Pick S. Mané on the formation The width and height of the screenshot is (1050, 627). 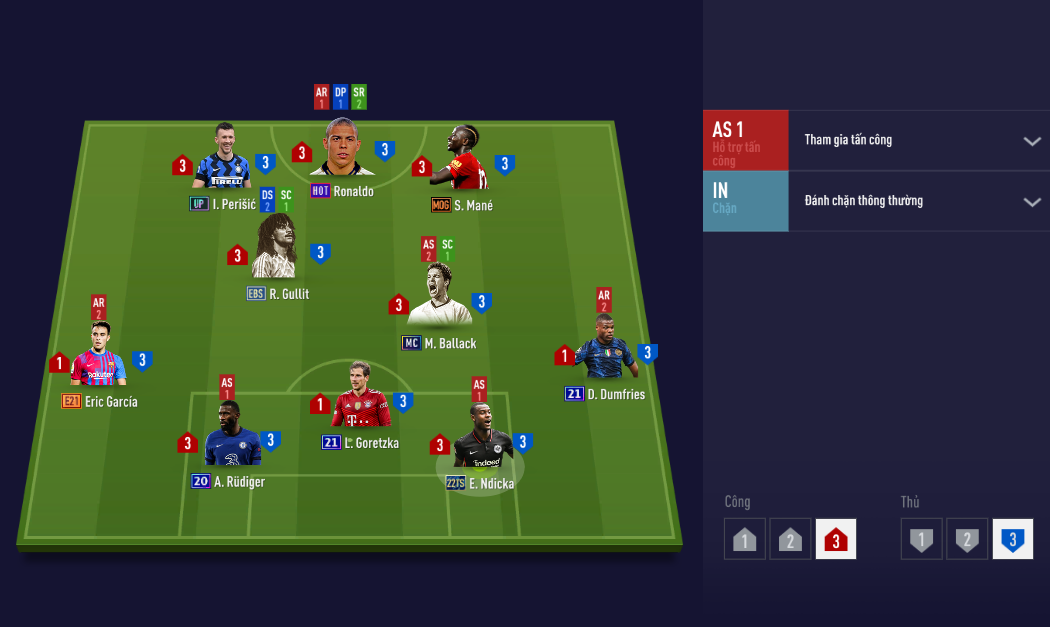[x=460, y=162]
